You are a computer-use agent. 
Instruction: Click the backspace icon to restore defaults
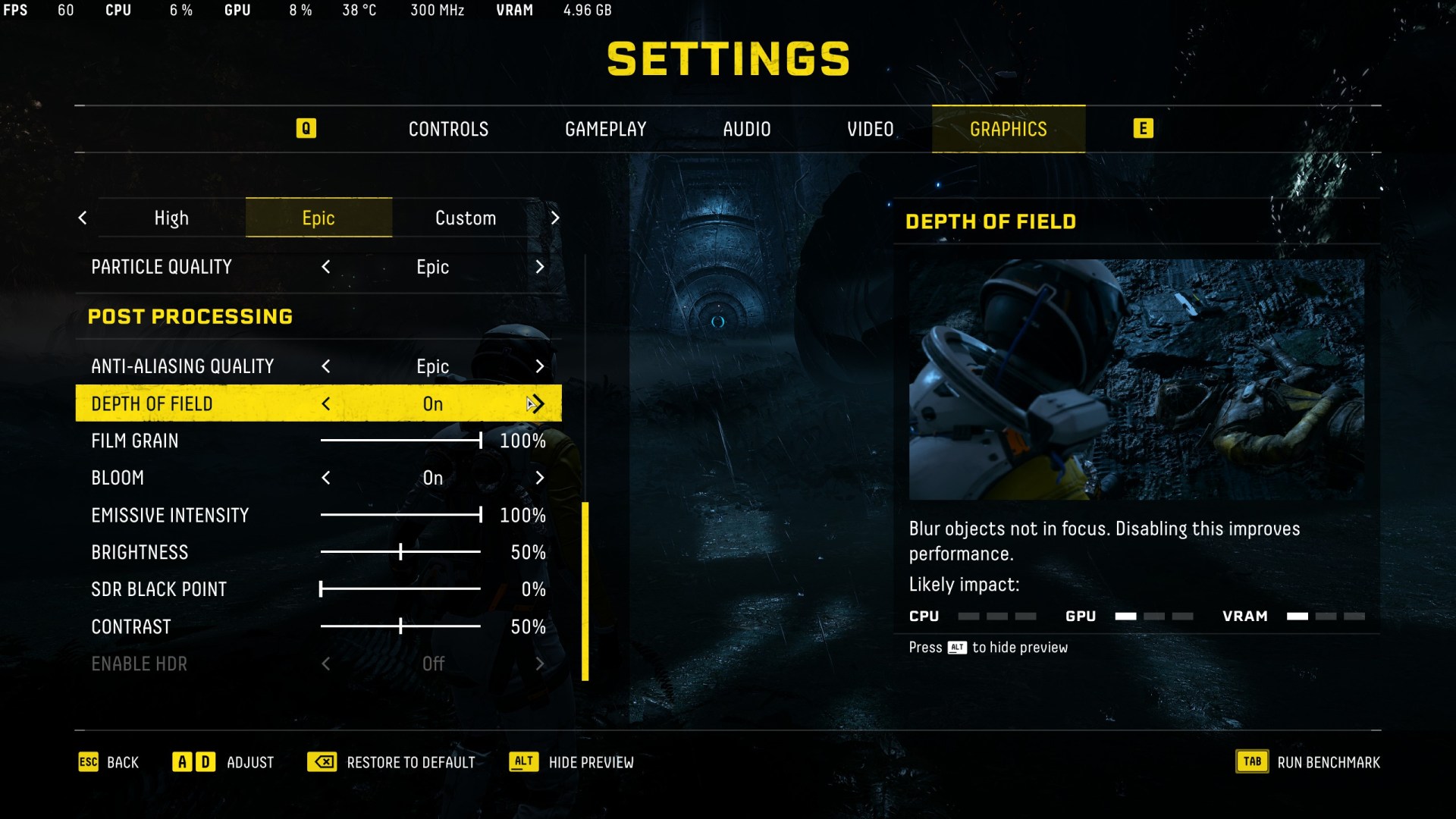click(x=322, y=762)
